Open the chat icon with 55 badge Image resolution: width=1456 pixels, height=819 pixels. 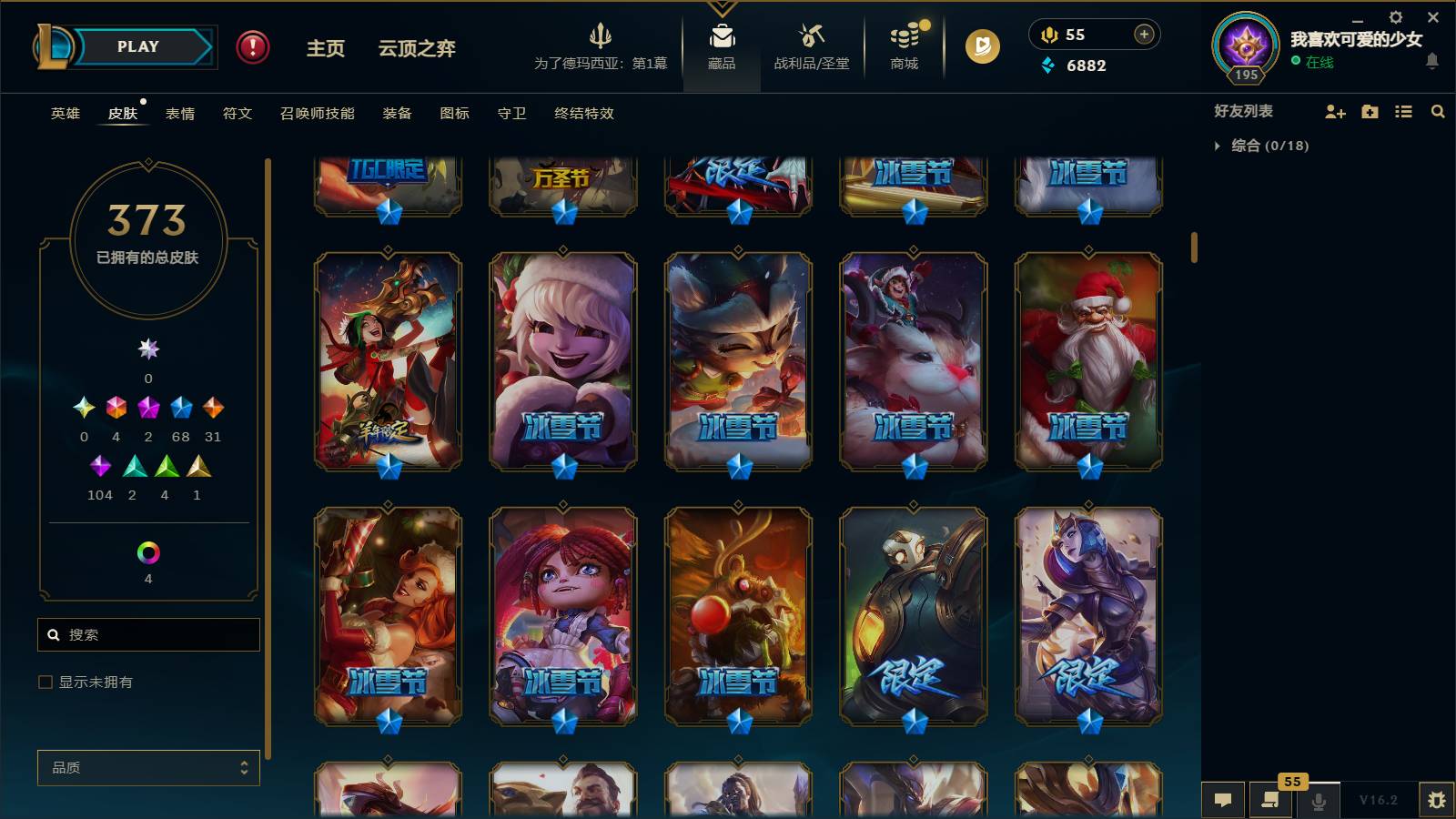pos(1269,800)
